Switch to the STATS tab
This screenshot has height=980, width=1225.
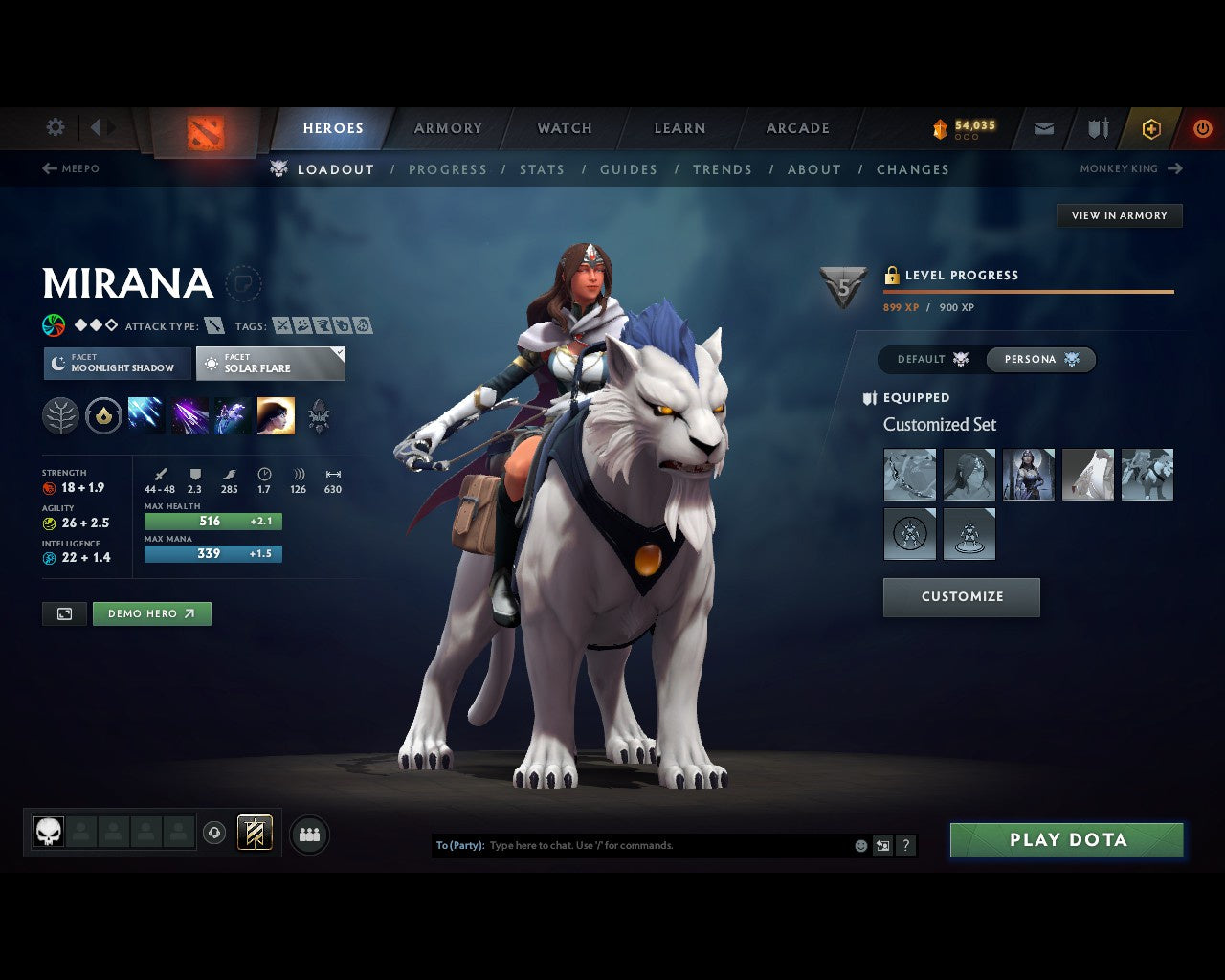(x=542, y=169)
